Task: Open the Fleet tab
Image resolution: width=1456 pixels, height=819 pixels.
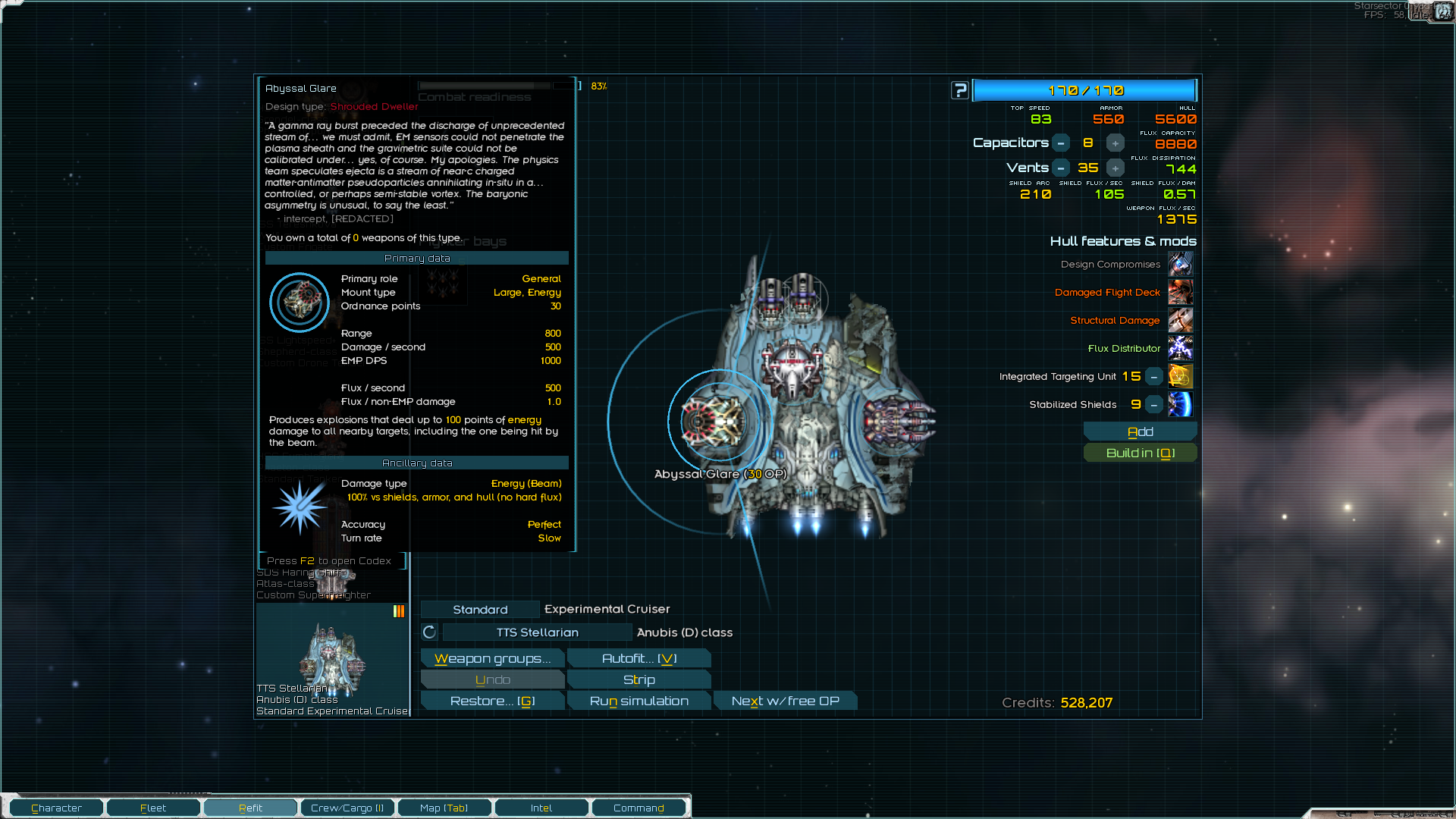Action: [x=153, y=808]
